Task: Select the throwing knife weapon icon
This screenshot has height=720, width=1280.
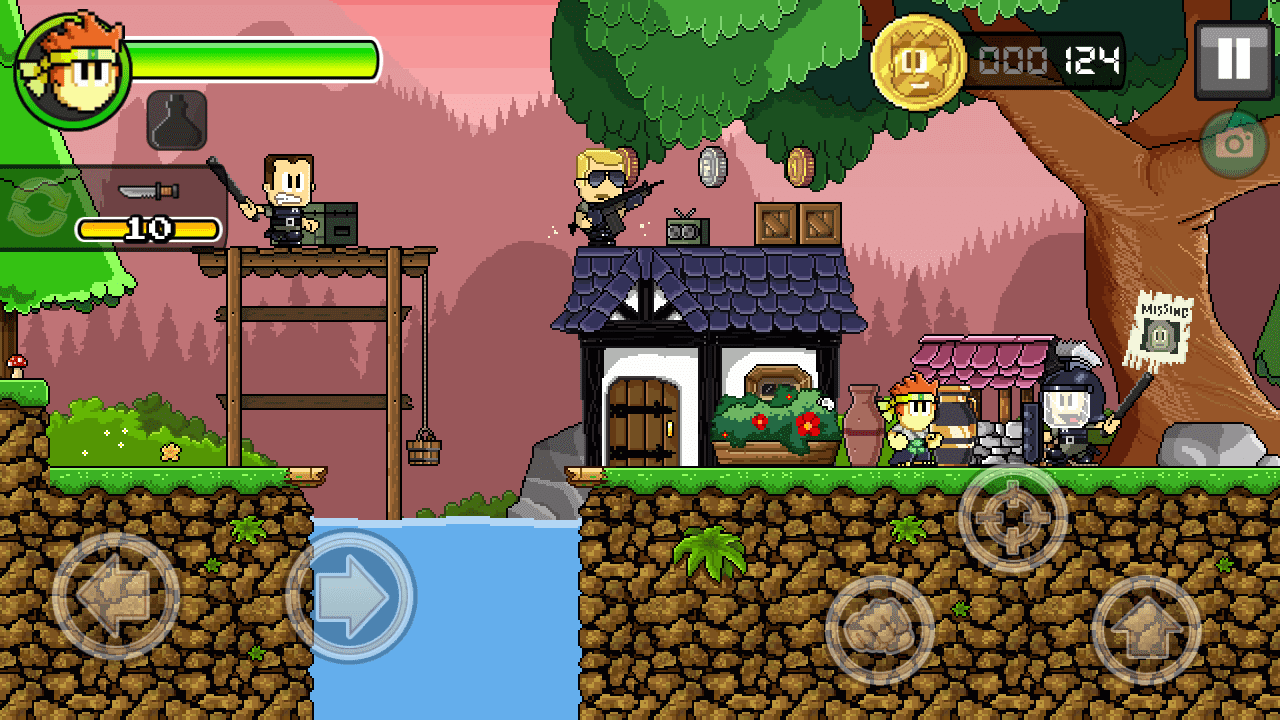Action: coord(148,192)
